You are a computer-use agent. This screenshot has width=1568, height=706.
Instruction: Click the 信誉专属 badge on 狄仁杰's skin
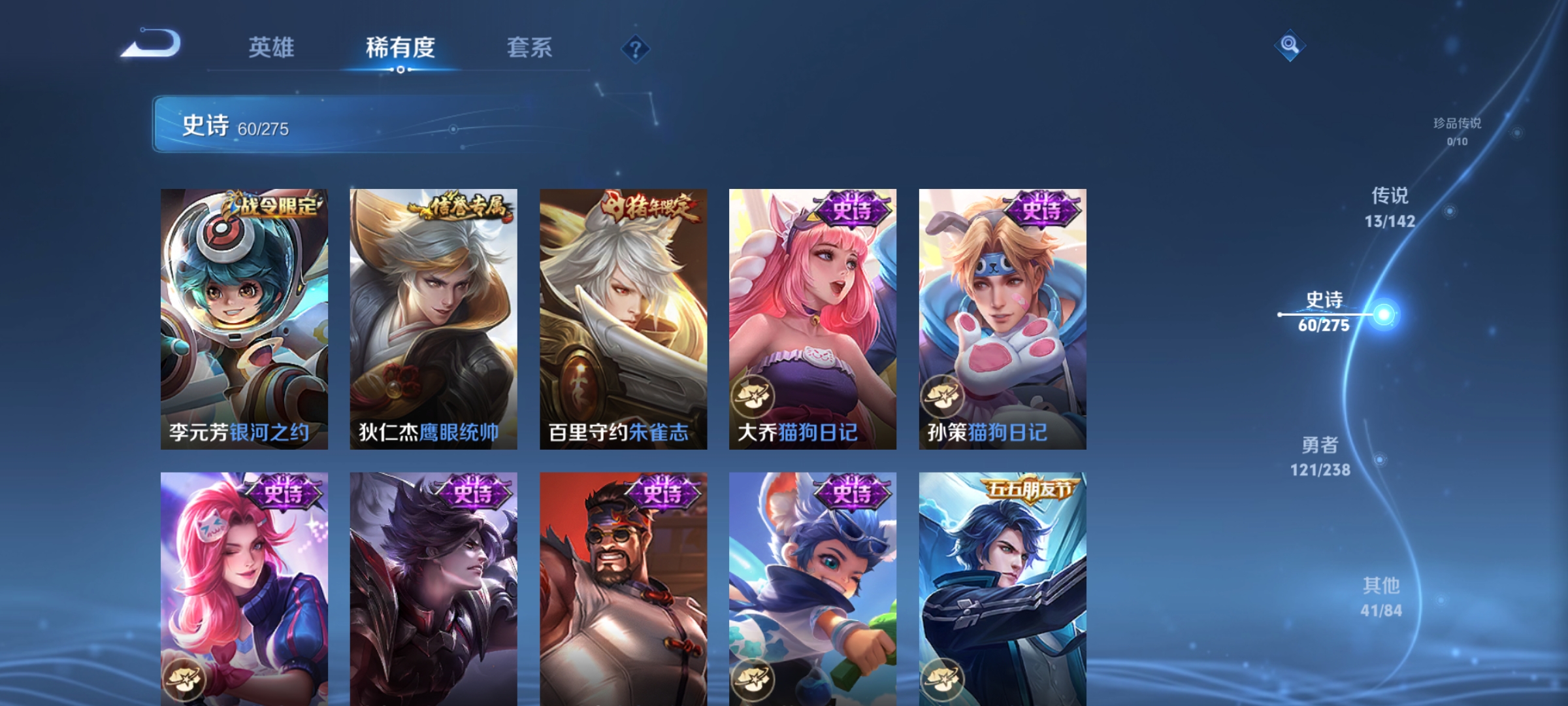click(457, 205)
